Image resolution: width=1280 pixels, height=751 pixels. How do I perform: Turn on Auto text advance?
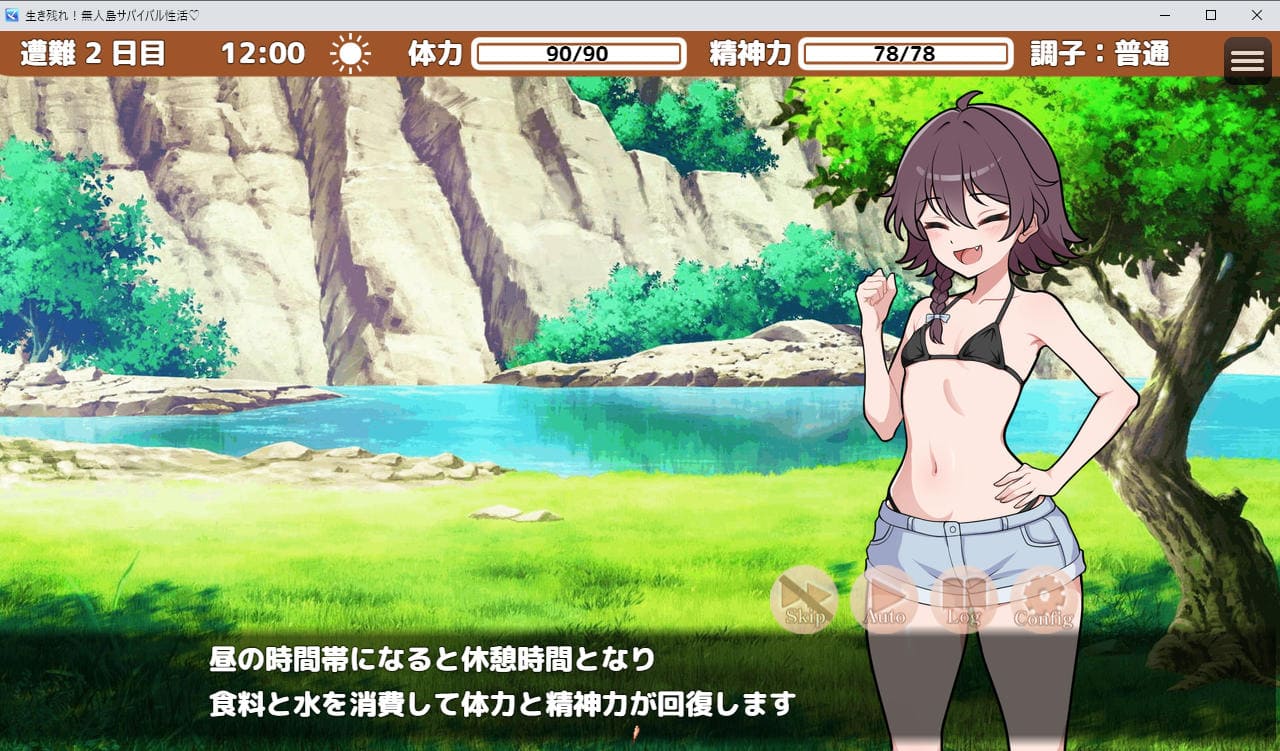[884, 599]
